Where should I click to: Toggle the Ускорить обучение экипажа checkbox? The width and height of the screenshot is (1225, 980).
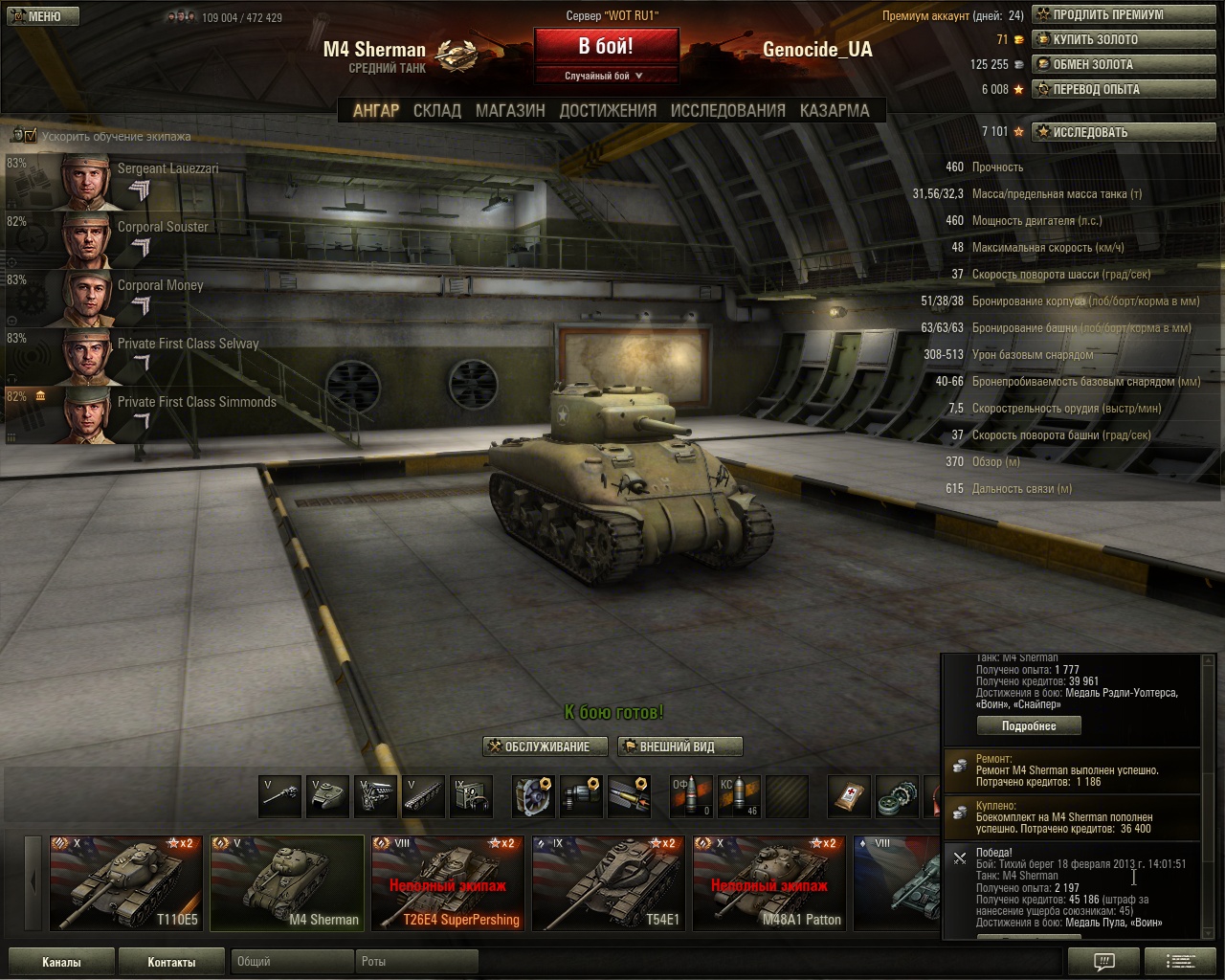(30, 136)
